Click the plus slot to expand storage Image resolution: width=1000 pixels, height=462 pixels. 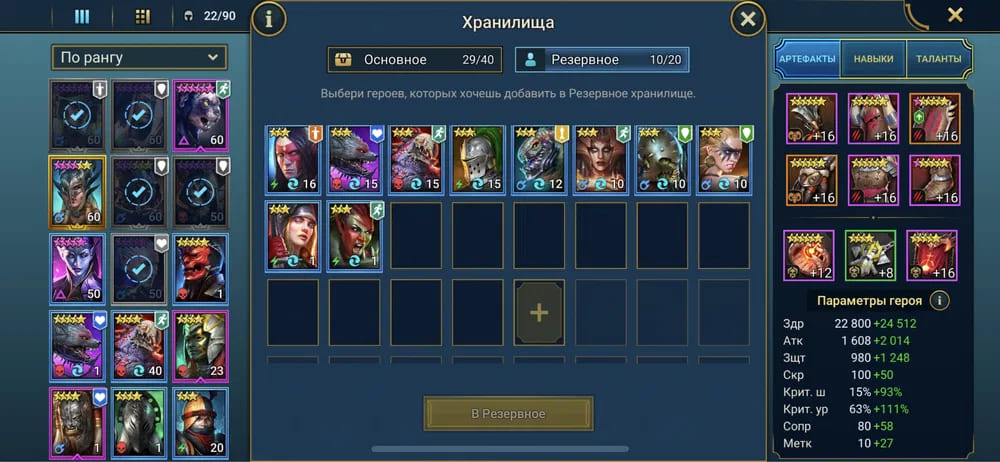tap(539, 313)
